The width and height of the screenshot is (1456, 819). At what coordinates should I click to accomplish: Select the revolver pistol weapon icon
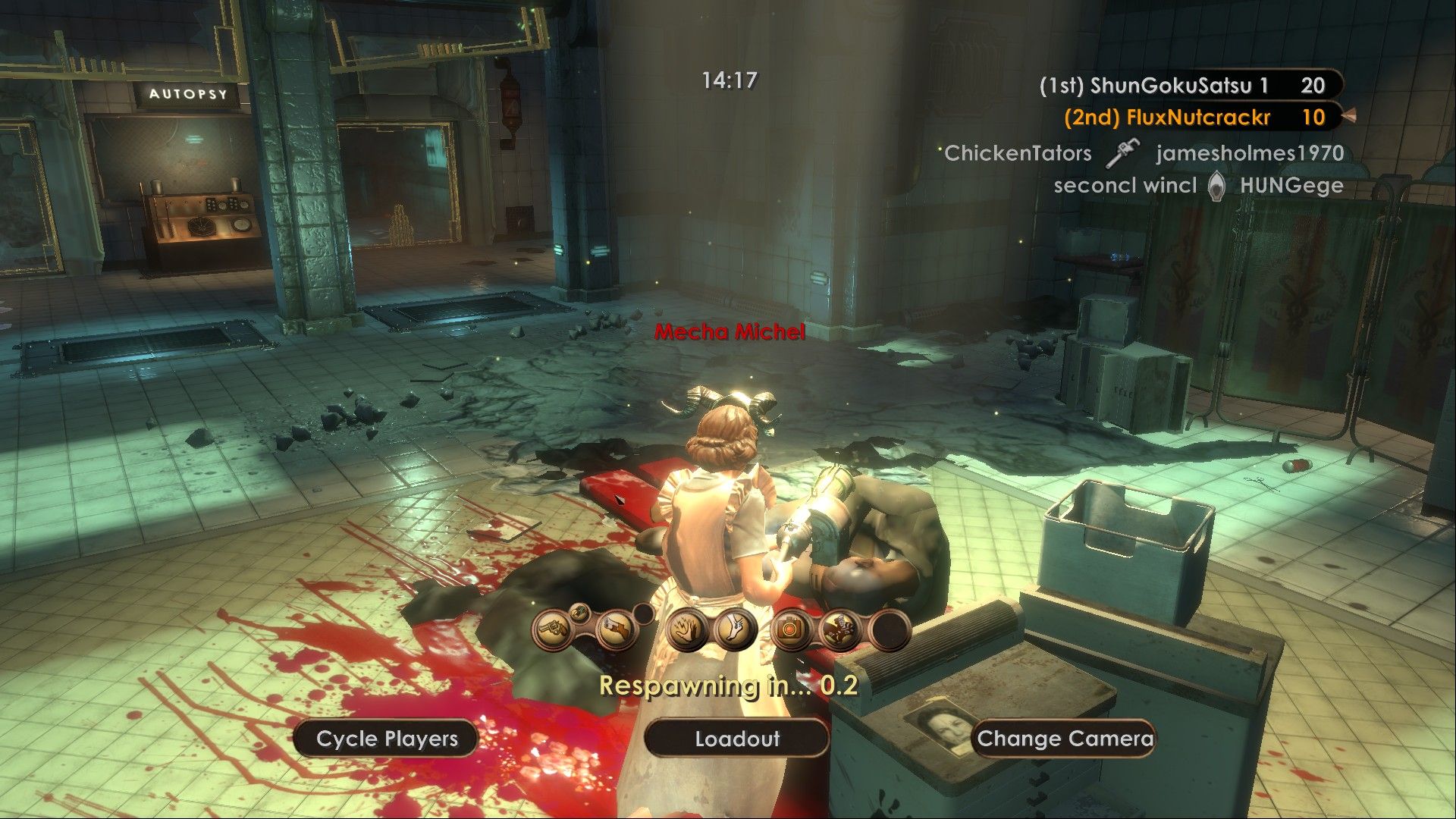tap(555, 631)
